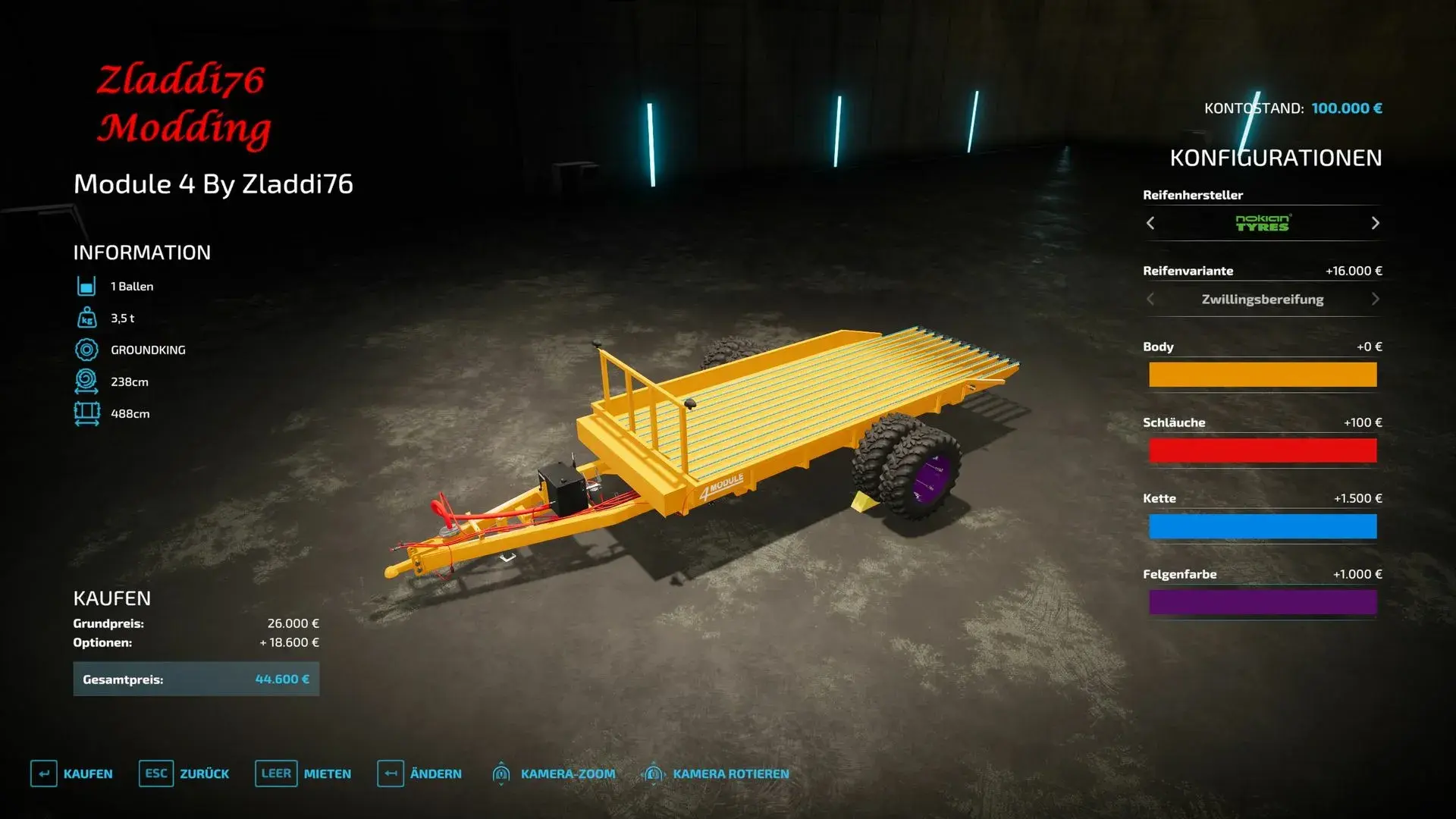Click the right arrow beside Zwillingsbereifung
The width and height of the screenshot is (1456, 819).
pos(1376,299)
